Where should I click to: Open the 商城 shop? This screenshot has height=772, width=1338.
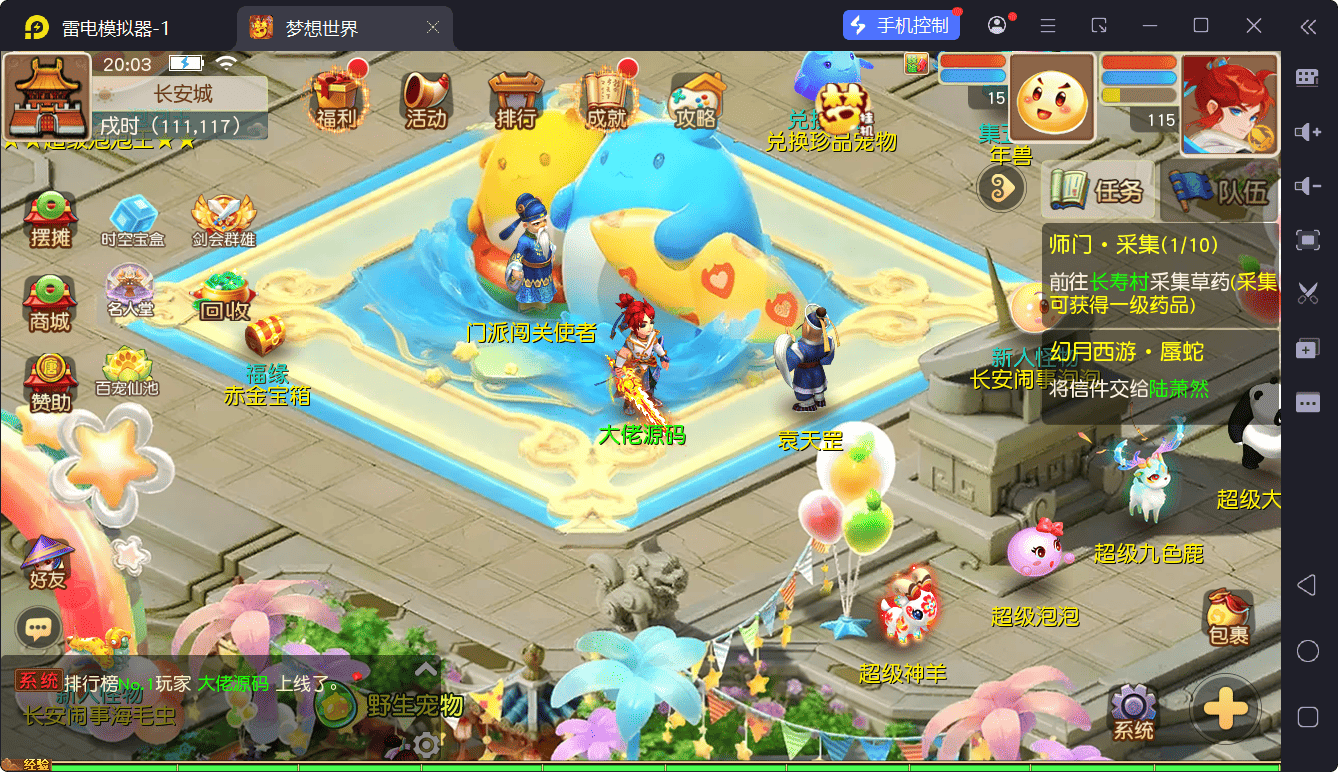click(x=50, y=302)
